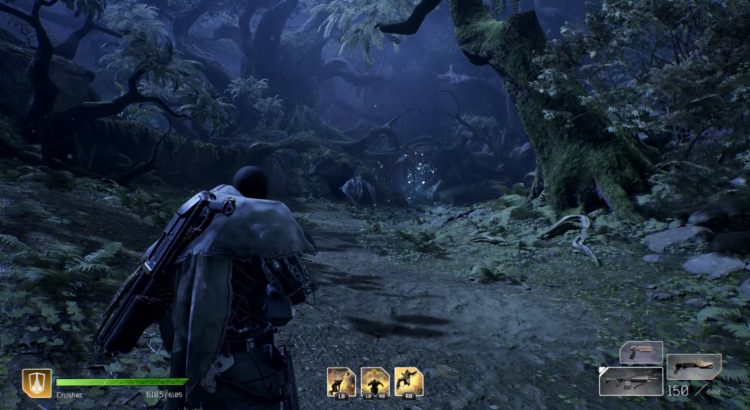Screen dimensions: 750x410
Task: Activate the ability showing a figure facing forward
Action: click(374, 381)
